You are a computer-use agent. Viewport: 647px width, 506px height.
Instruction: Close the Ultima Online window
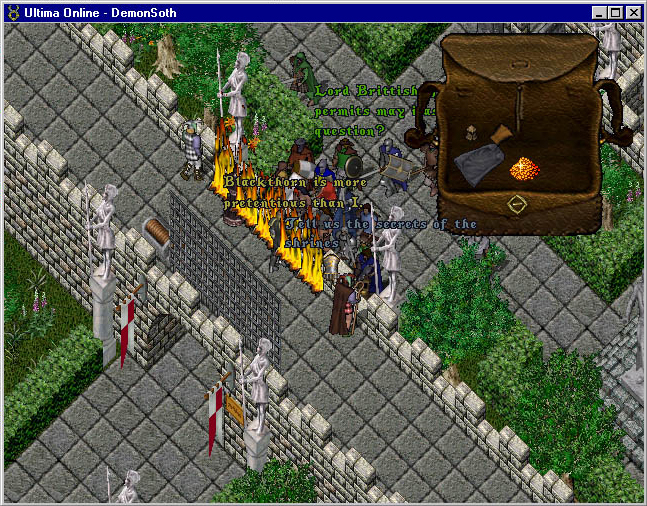(x=633, y=13)
